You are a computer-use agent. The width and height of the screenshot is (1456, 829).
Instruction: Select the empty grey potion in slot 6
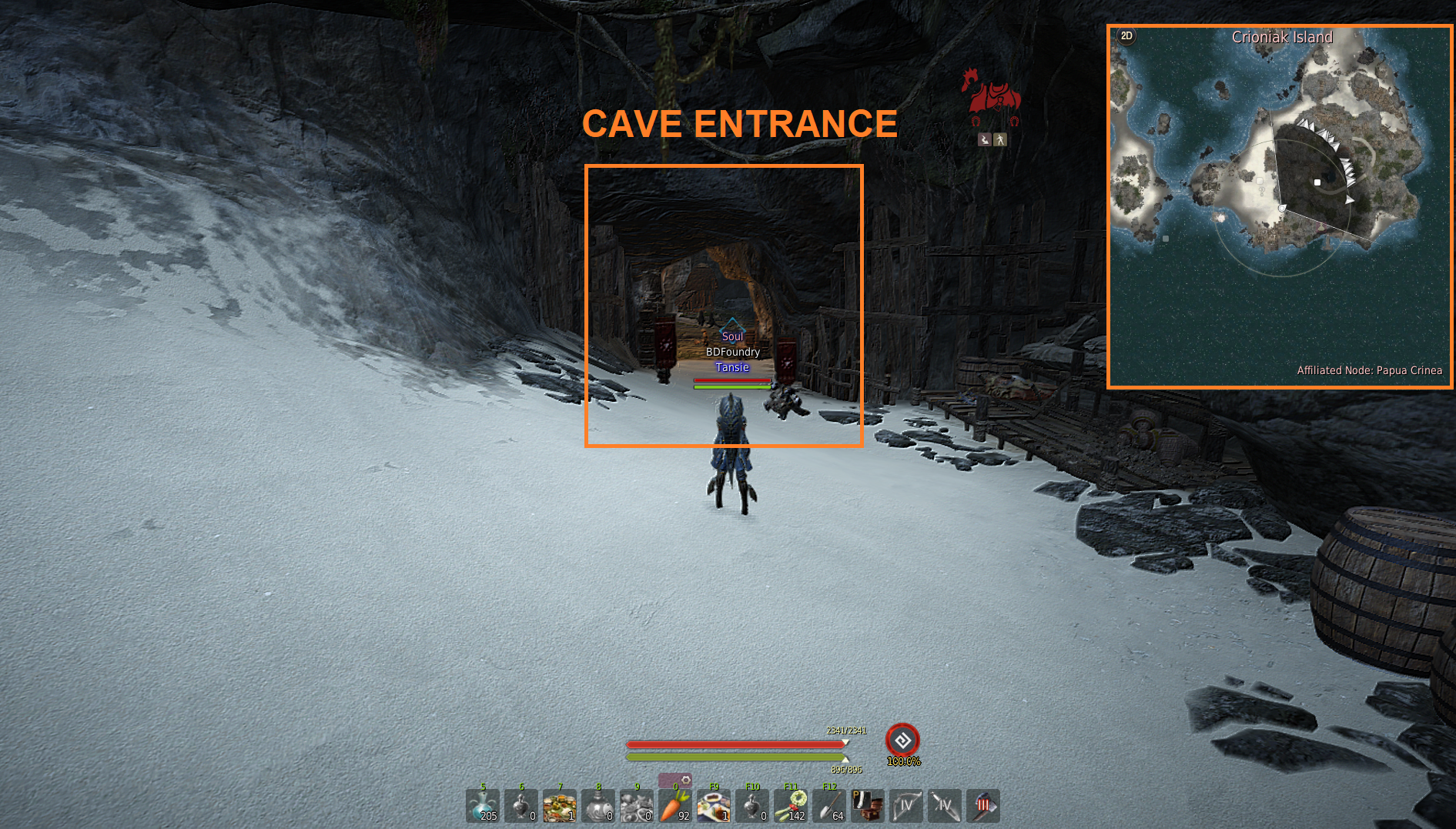521,806
